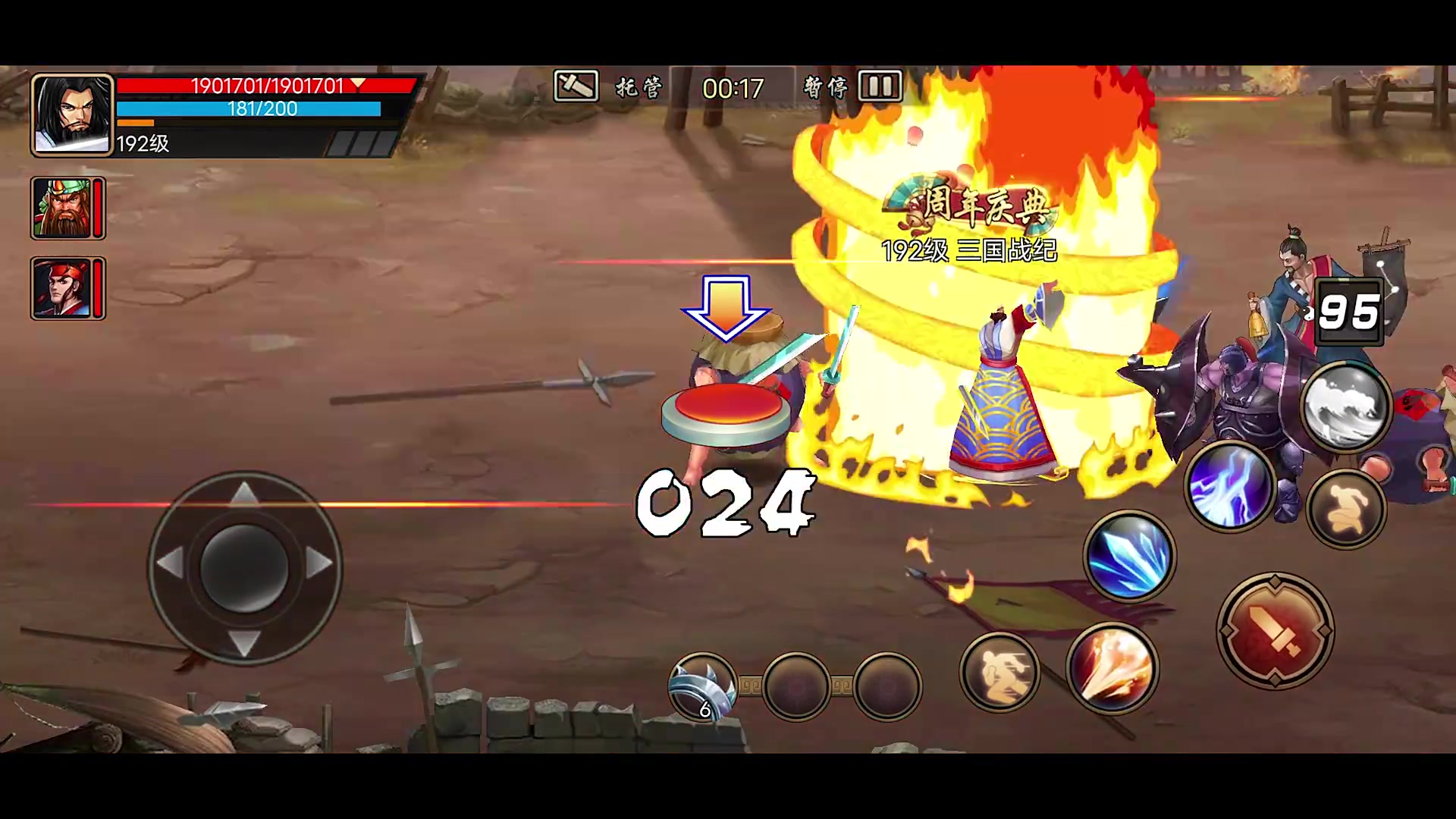Screen dimensions: 1456x819
Task: Cast the ice crystal shard skill
Action: 1129,556
